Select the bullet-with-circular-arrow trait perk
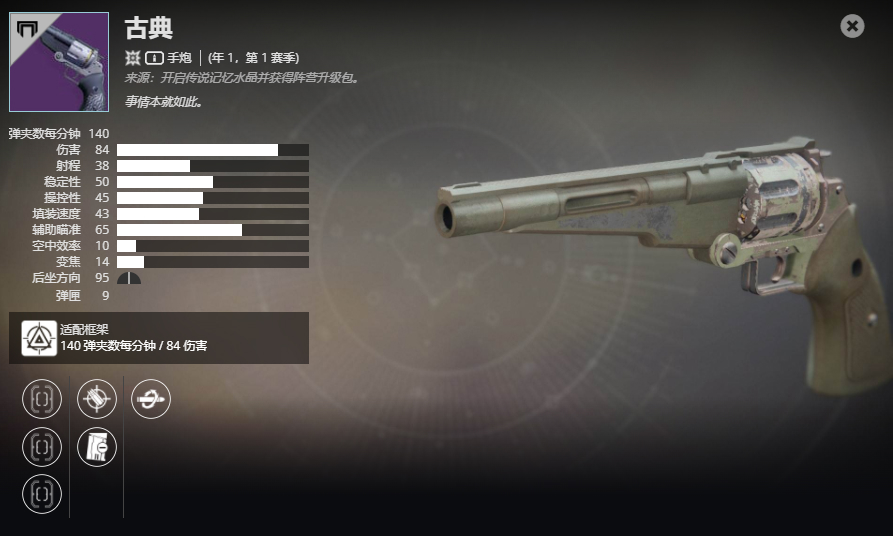893x536 pixels. [x=151, y=399]
